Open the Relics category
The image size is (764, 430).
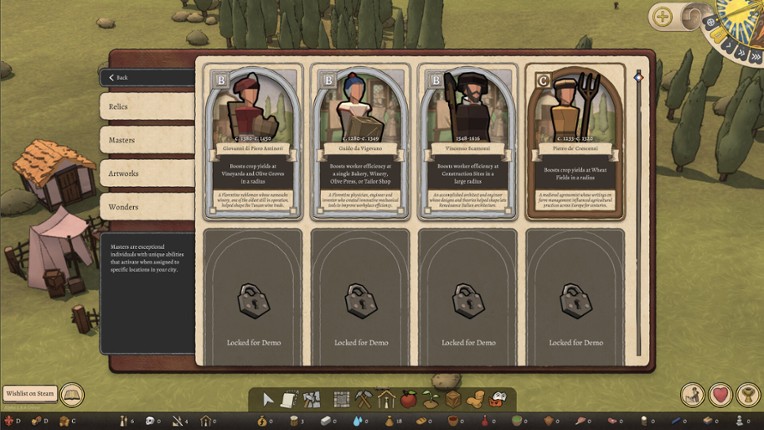146,106
